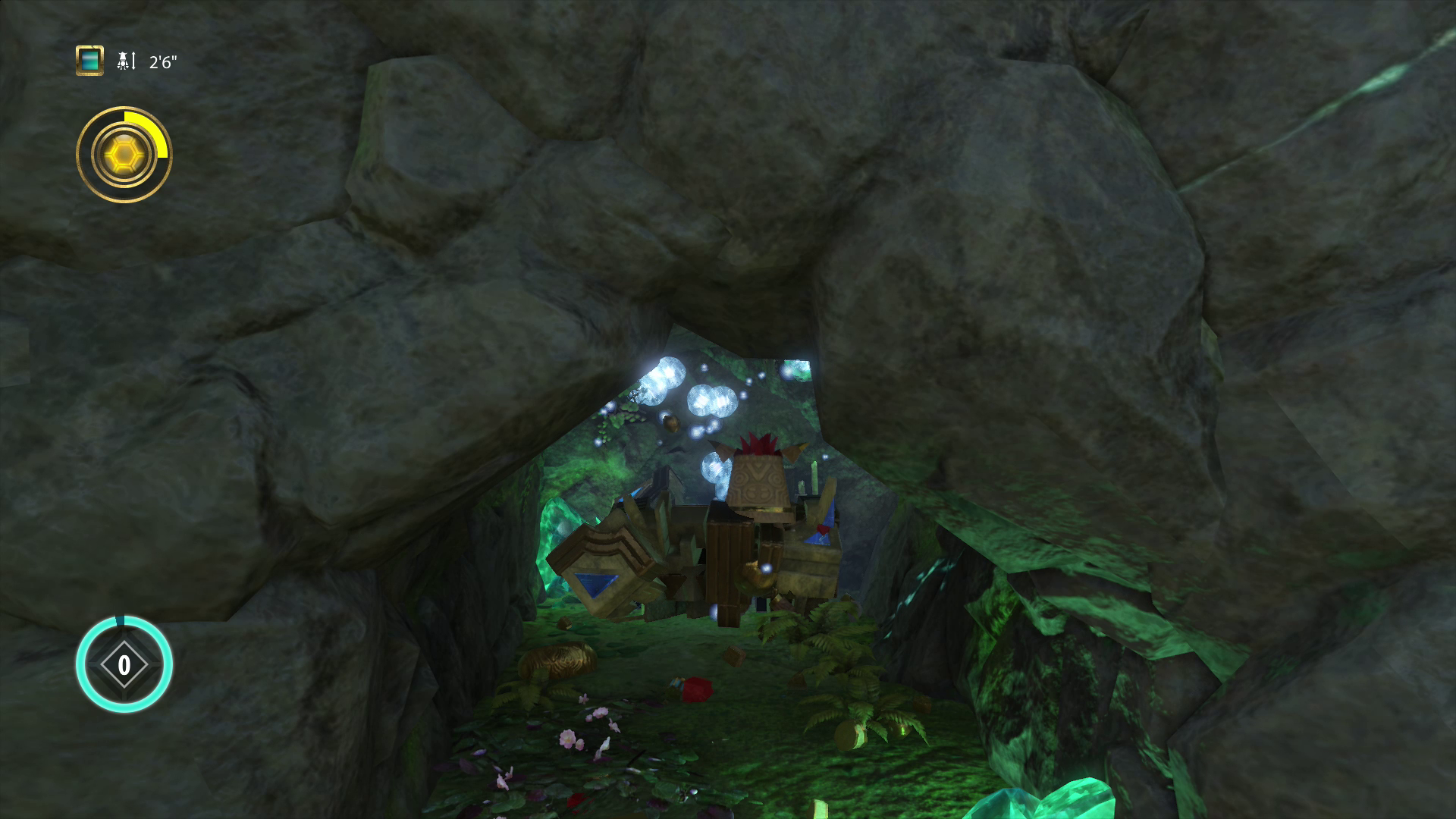Open the relic frame in the top-left HUD
Image resolution: width=1456 pixels, height=819 pixels.
89,62
